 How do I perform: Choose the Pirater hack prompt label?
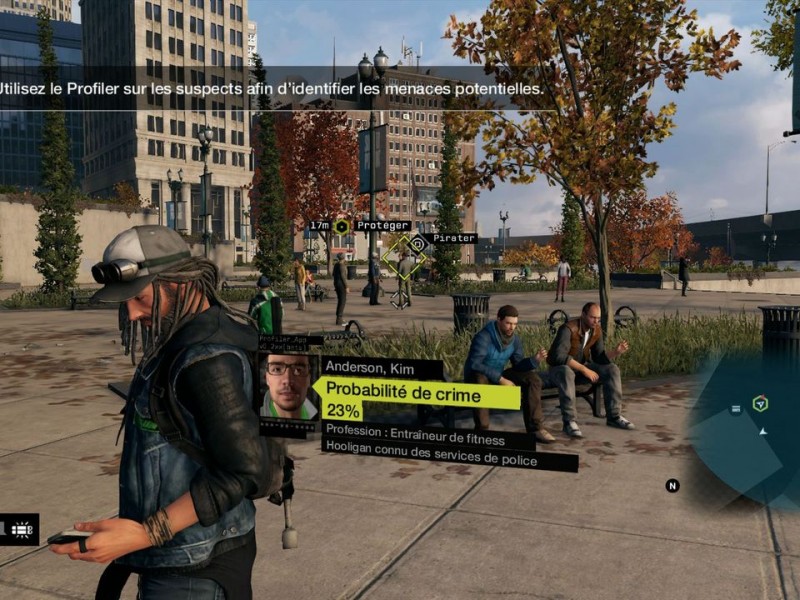pyautogui.click(x=454, y=238)
